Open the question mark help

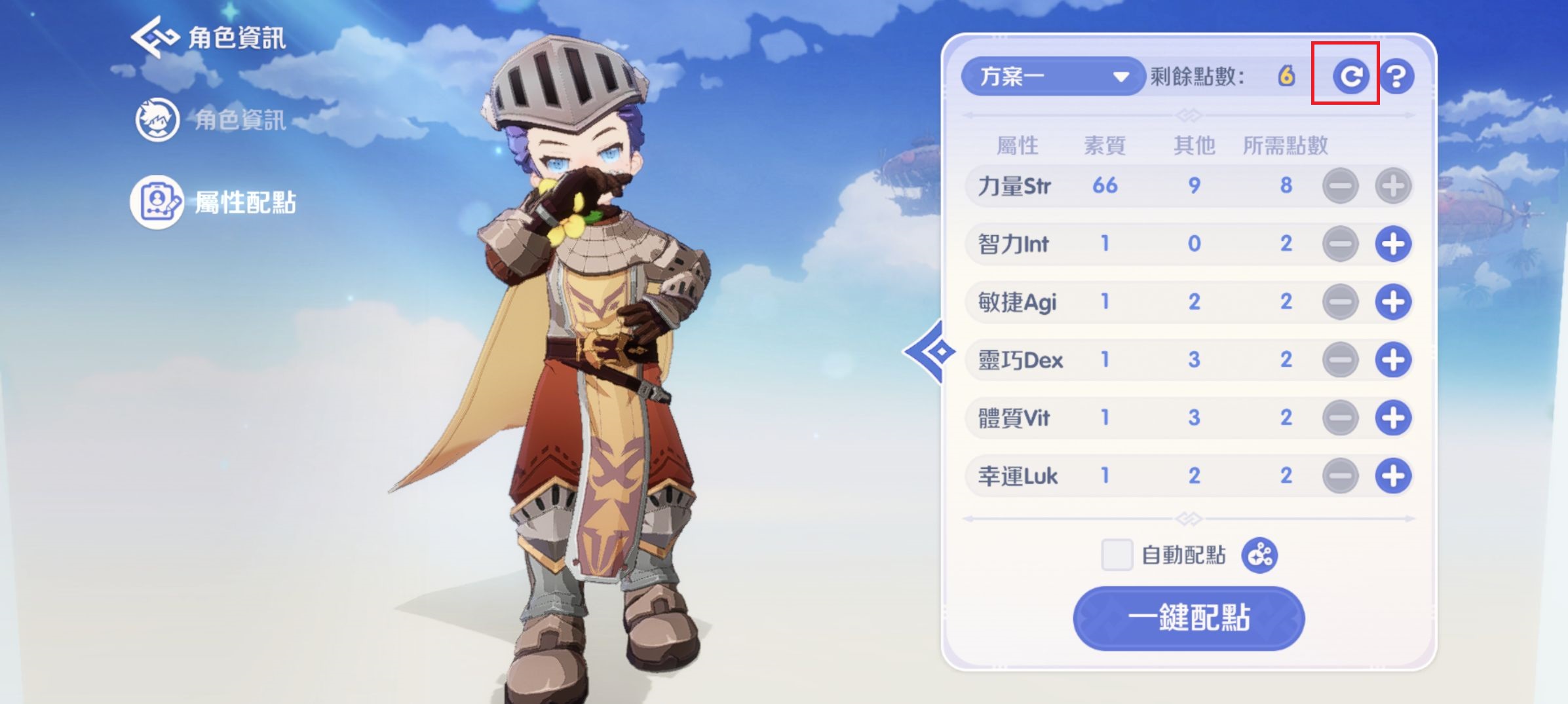1396,77
